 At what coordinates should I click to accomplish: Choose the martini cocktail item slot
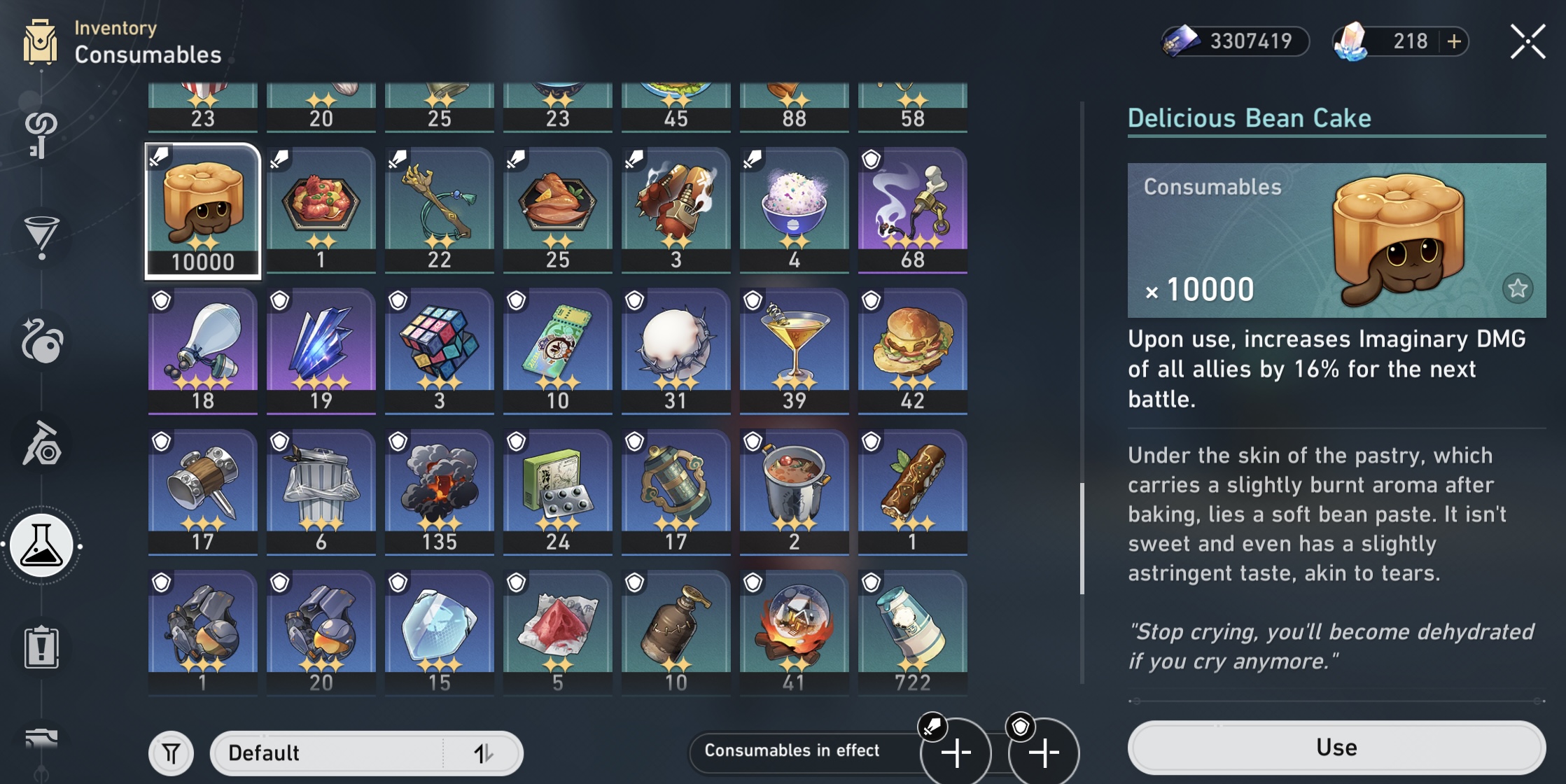[794, 349]
